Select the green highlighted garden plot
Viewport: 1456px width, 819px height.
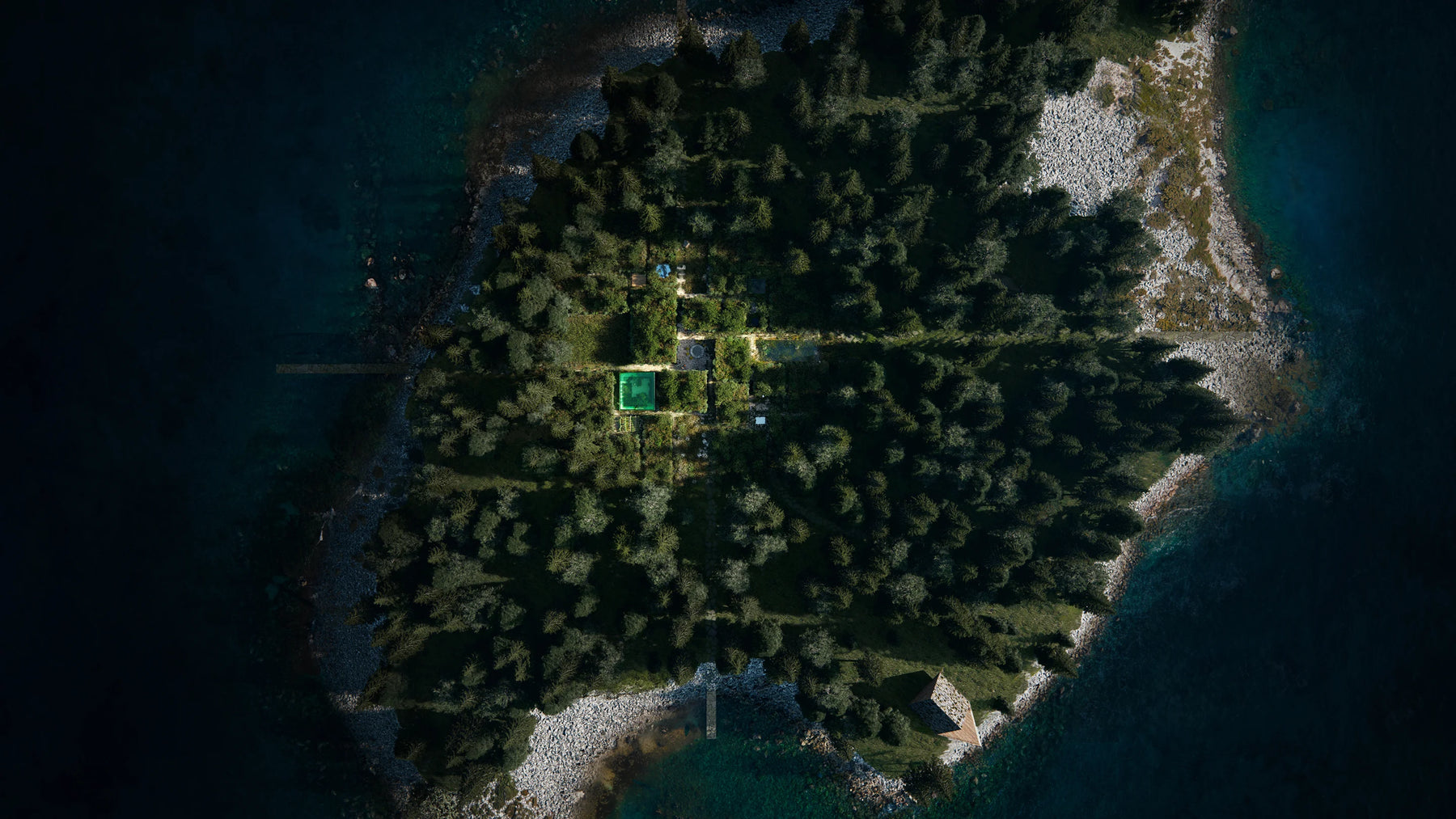click(637, 391)
